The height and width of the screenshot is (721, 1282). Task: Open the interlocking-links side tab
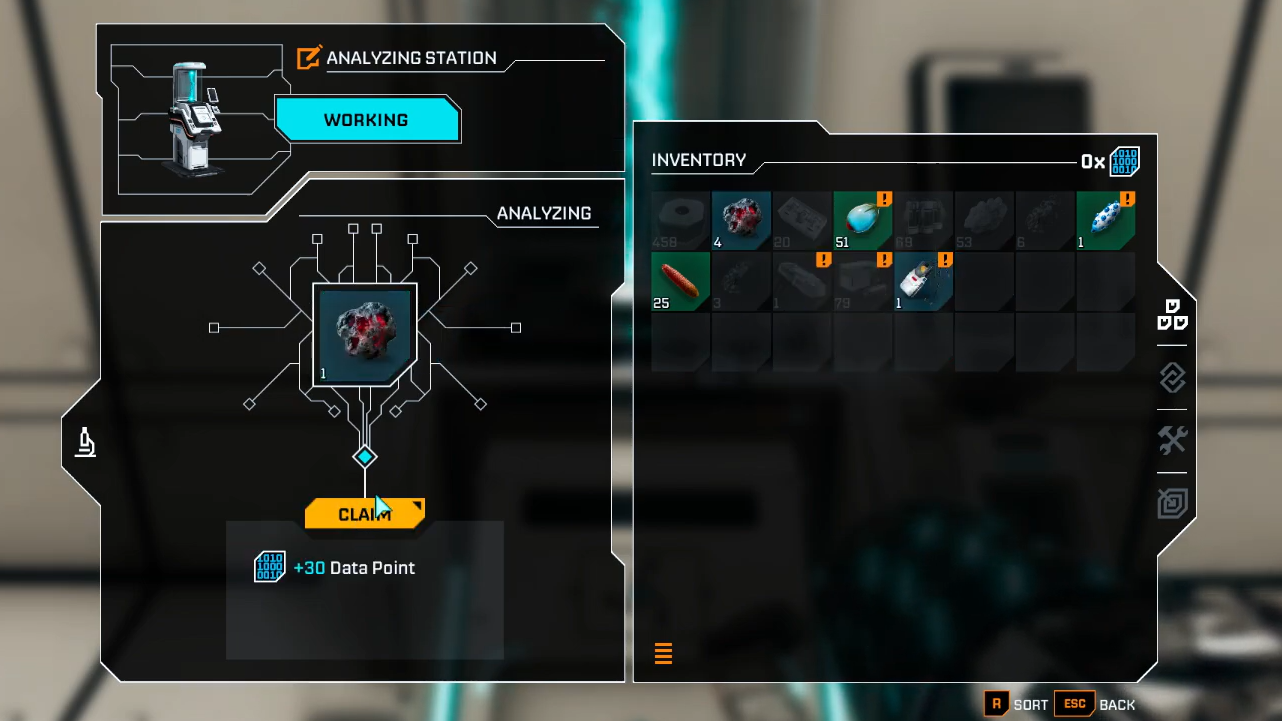click(1172, 377)
